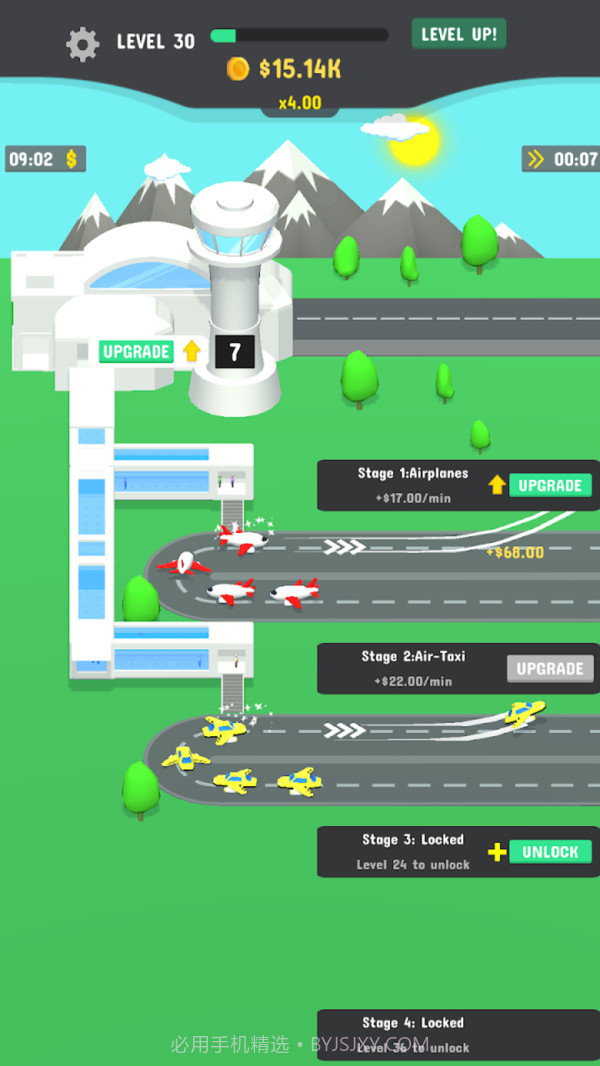Activate the fast-forward speed boost

(x=562, y=158)
